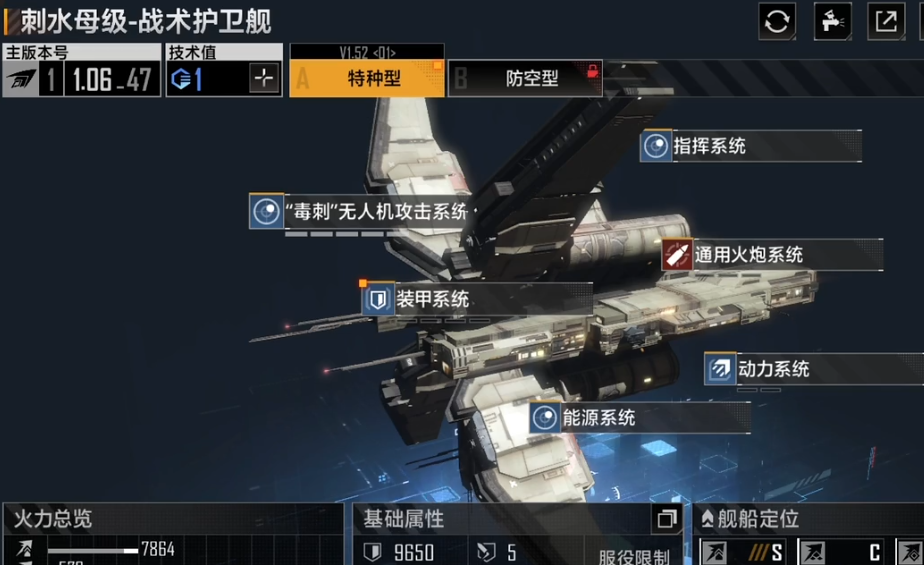This screenshot has height=565, width=924.
Task: Click the crosshair button beside 技术值
Action: pyautogui.click(x=264, y=80)
